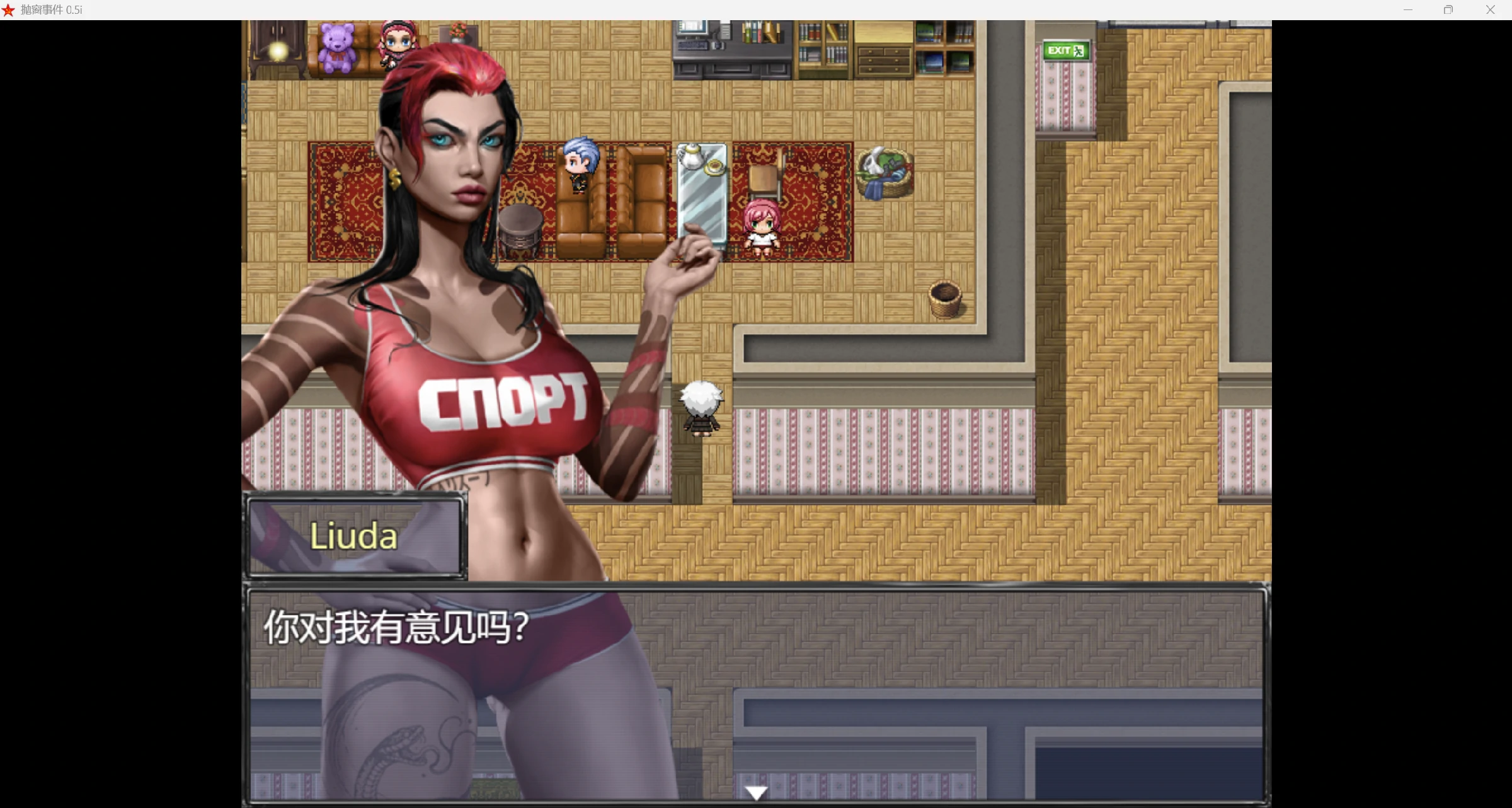Close the game window

(1490, 10)
